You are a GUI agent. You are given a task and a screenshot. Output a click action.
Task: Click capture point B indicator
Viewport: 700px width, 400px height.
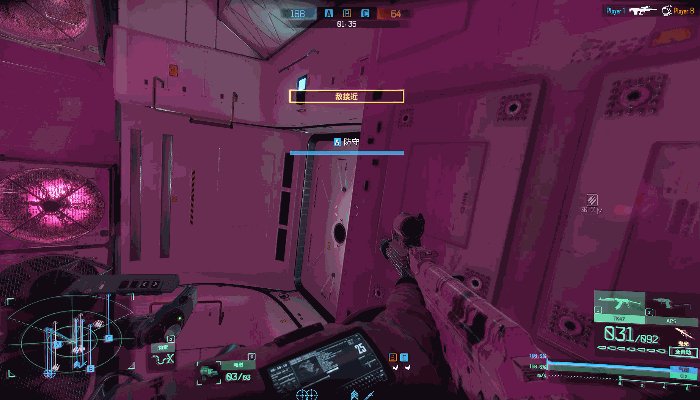pyautogui.click(x=347, y=14)
